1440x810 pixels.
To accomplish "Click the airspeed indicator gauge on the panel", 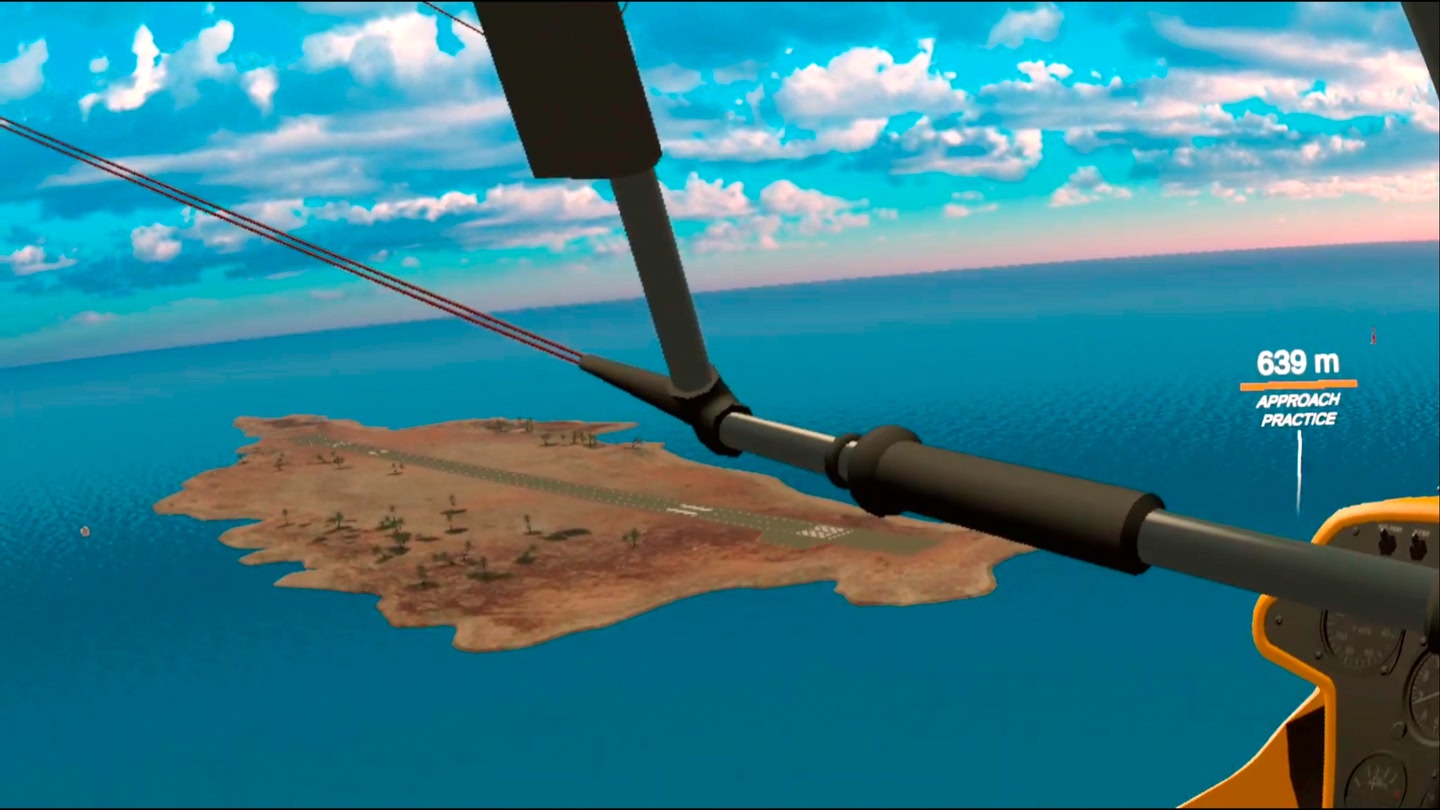I will (x=1356, y=640).
